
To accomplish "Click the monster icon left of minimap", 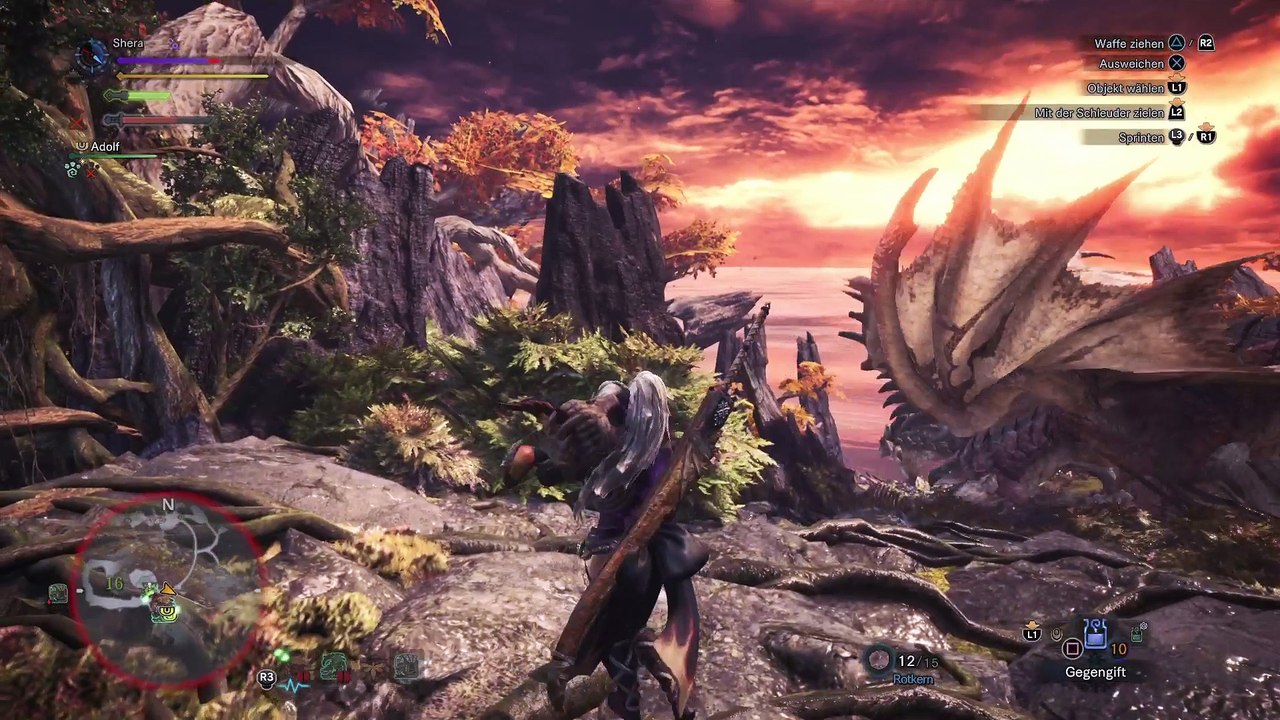I will click(58, 594).
